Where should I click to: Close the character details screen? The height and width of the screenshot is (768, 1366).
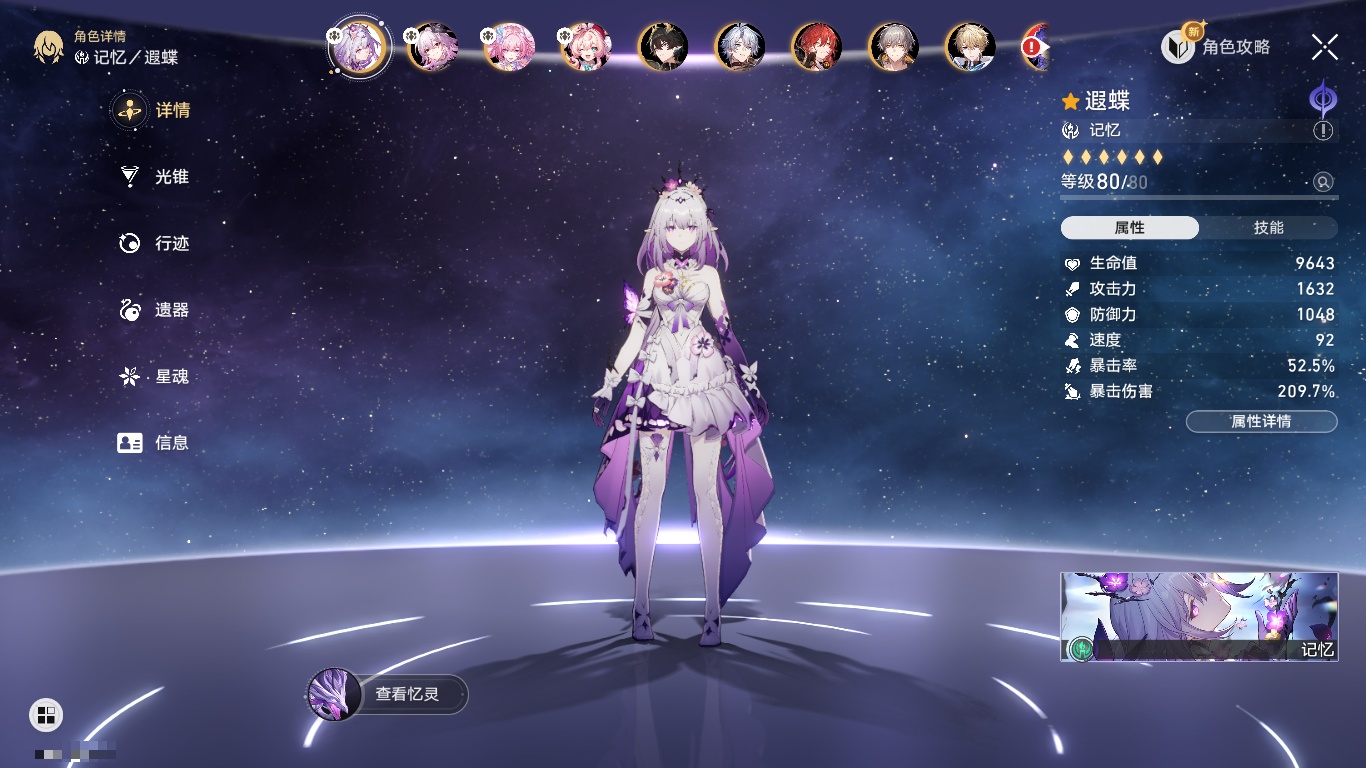pyautogui.click(x=1325, y=47)
